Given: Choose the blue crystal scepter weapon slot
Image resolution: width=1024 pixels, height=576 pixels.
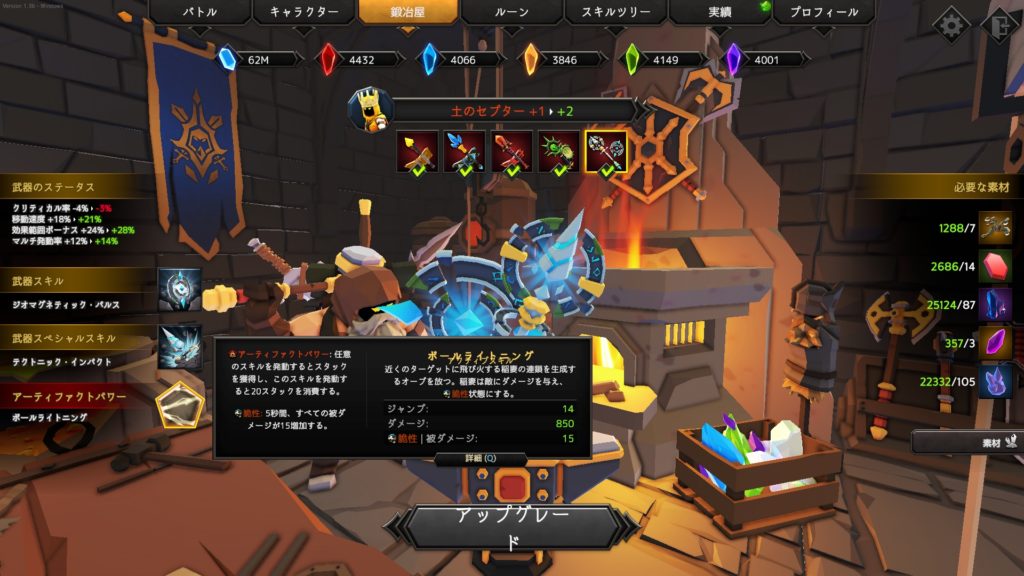Looking at the screenshot, I should click(x=463, y=151).
